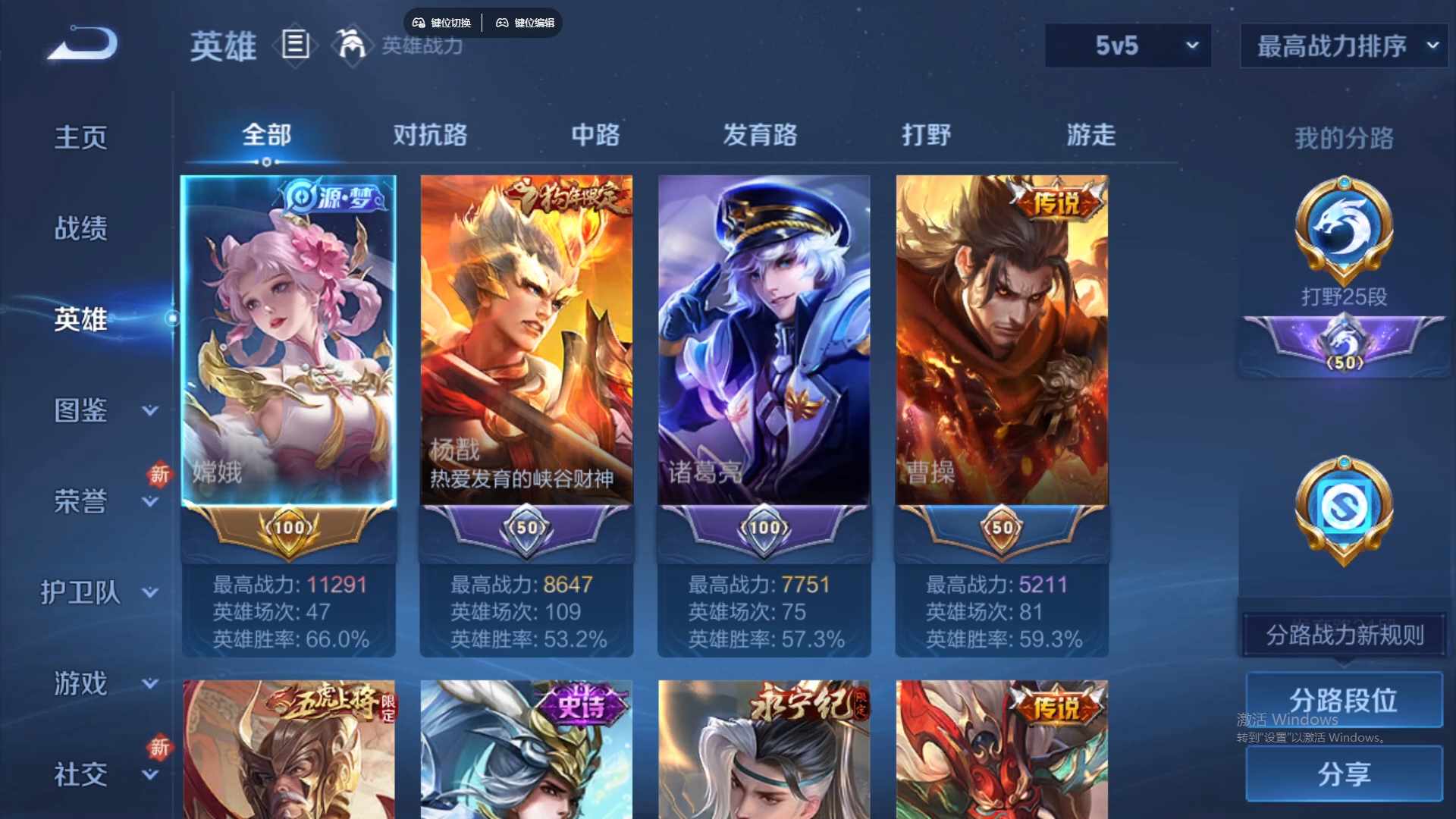
Task: Expand the 5v5 mode dropdown
Action: pyautogui.click(x=1128, y=45)
